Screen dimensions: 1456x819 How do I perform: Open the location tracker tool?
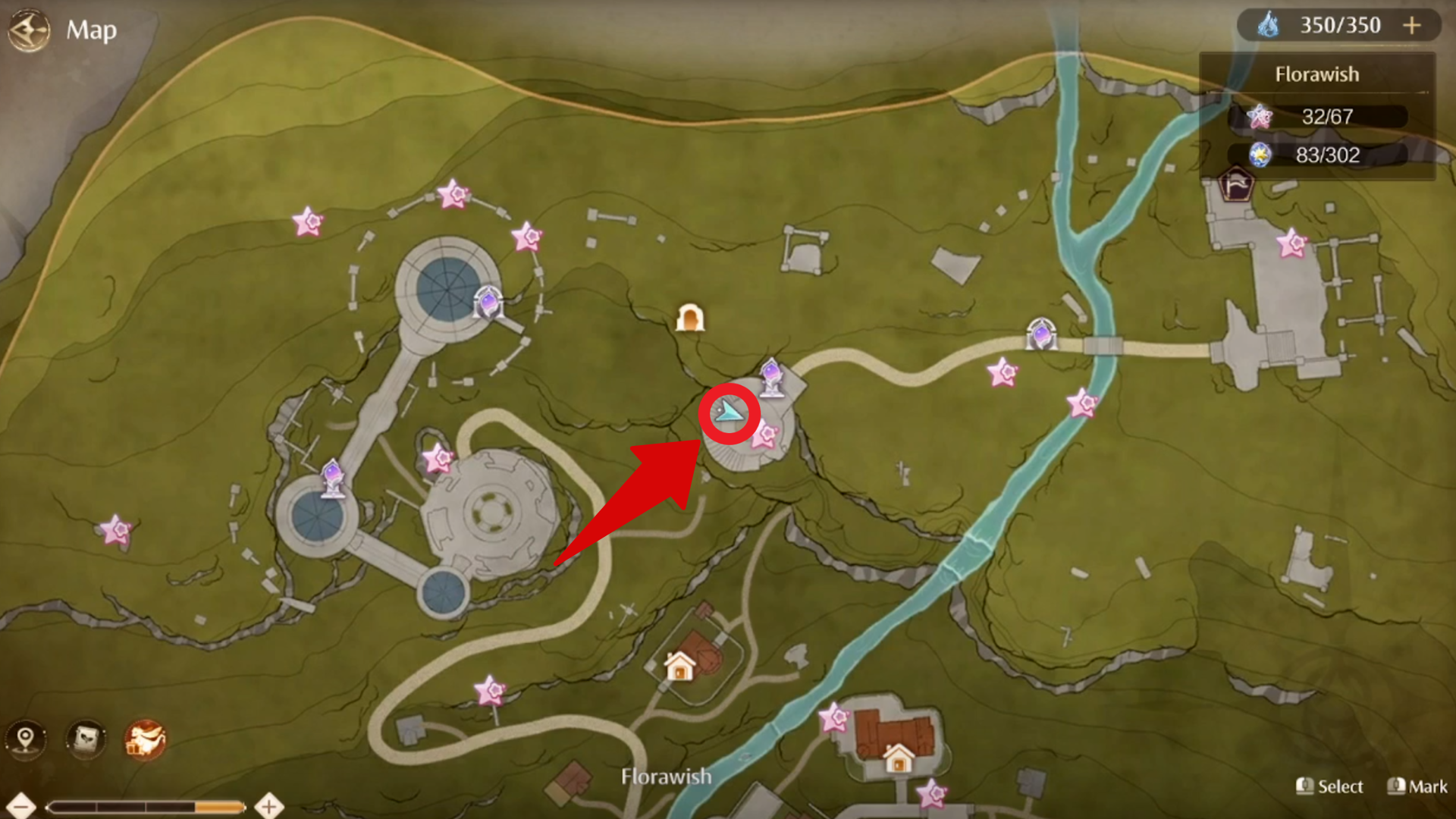[27, 741]
